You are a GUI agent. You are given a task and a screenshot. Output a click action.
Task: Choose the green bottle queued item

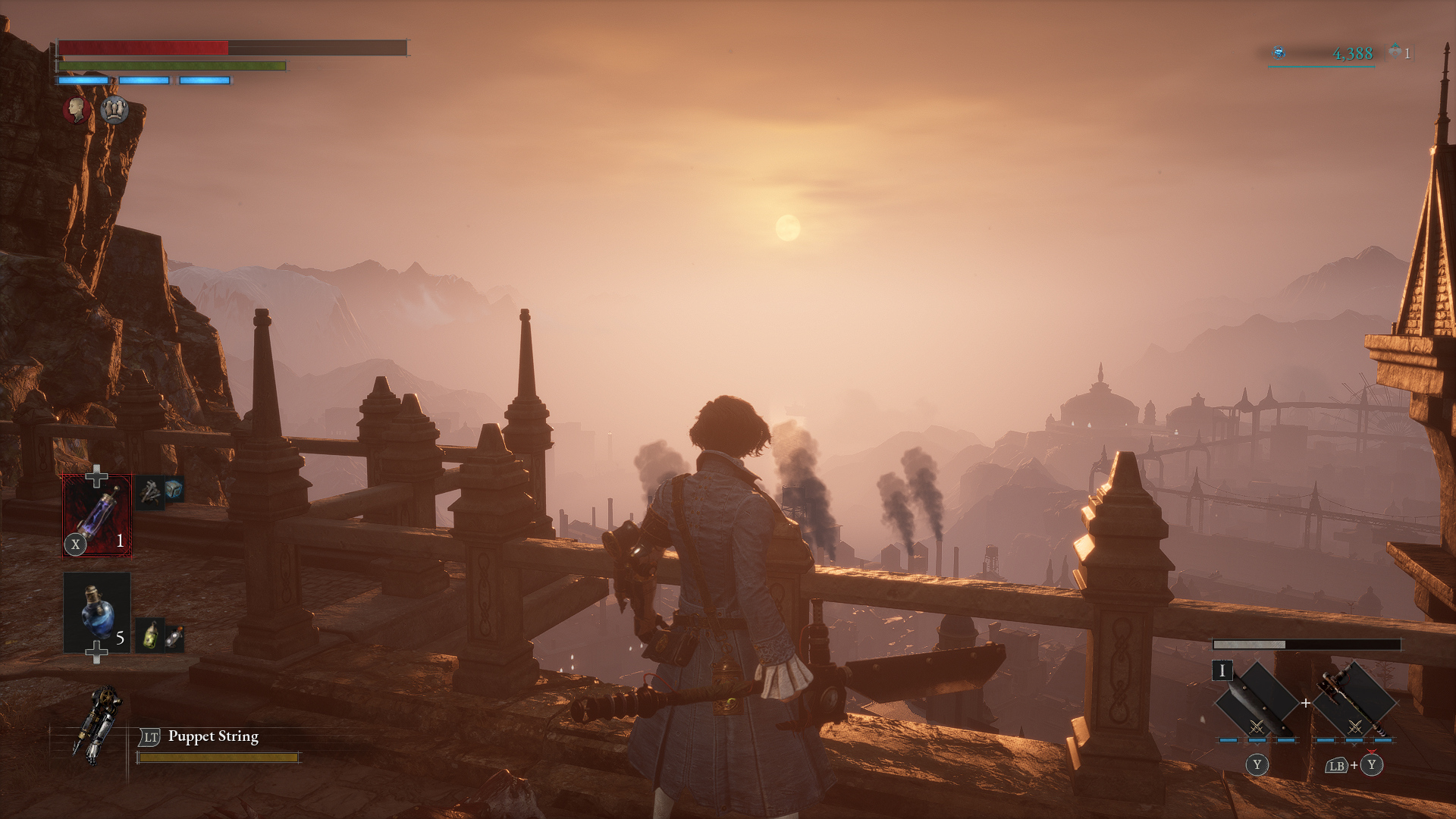pyautogui.click(x=151, y=635)
